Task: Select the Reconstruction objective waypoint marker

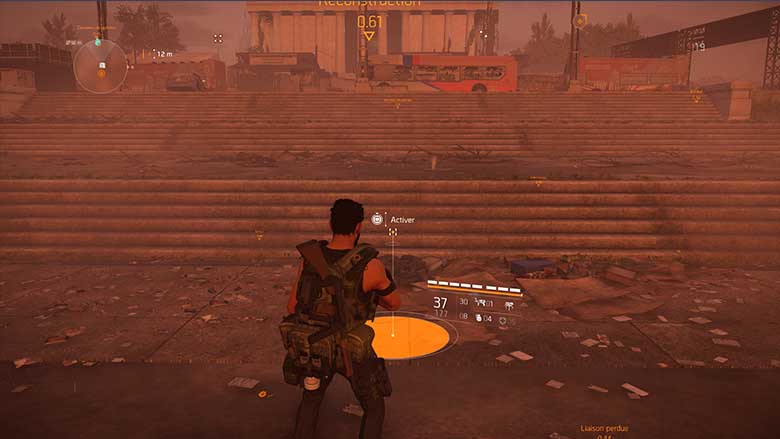Action: point(369,35)
